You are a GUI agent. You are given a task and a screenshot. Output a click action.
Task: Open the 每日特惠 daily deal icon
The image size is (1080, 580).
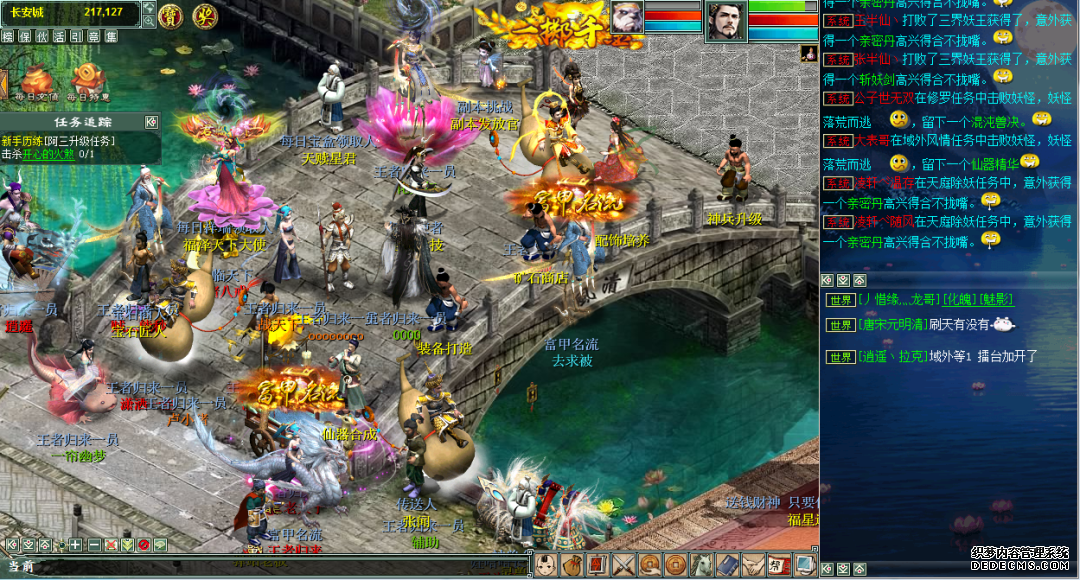[90, 82]
